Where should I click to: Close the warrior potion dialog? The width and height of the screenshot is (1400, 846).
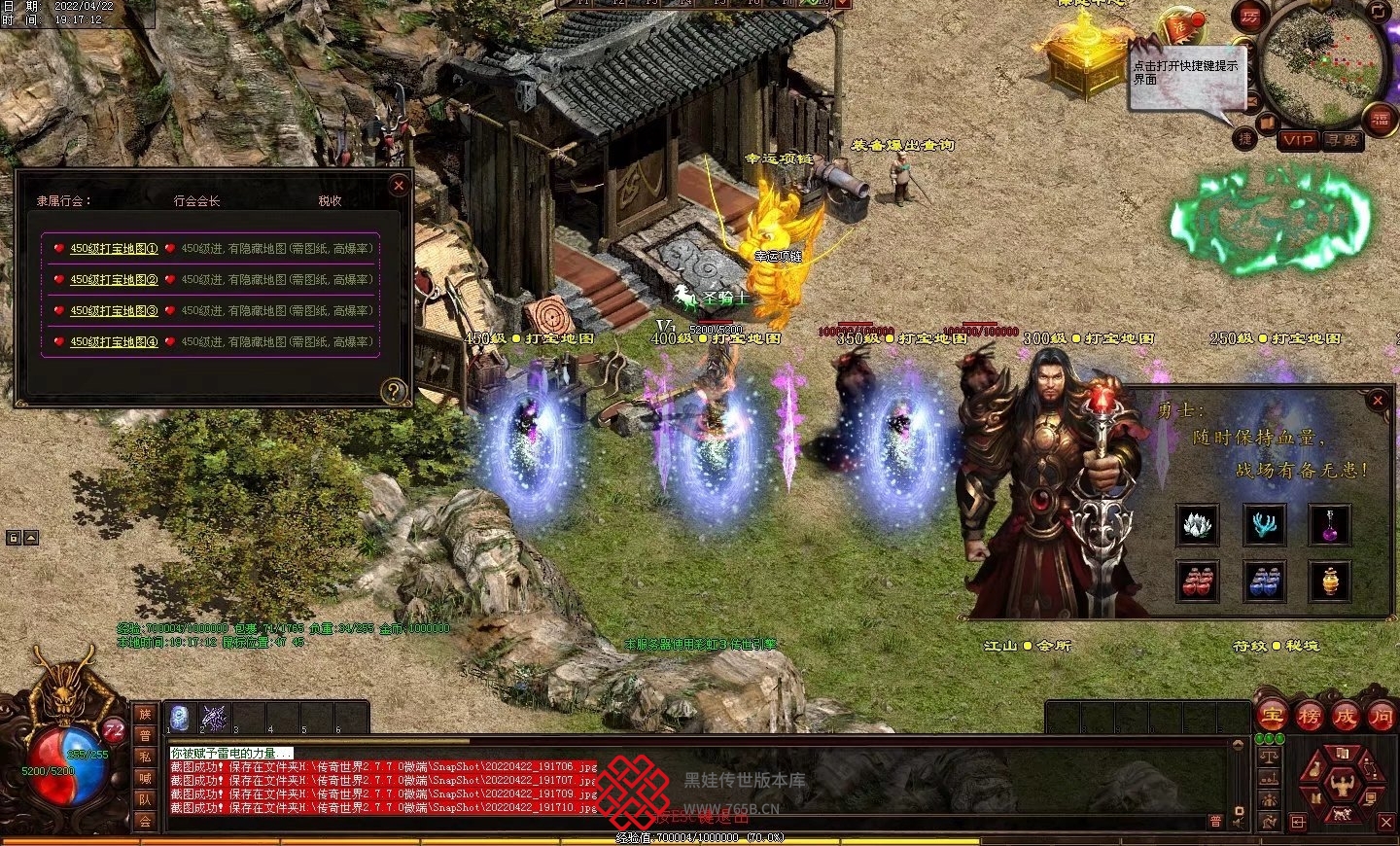tap(1378, 400)
